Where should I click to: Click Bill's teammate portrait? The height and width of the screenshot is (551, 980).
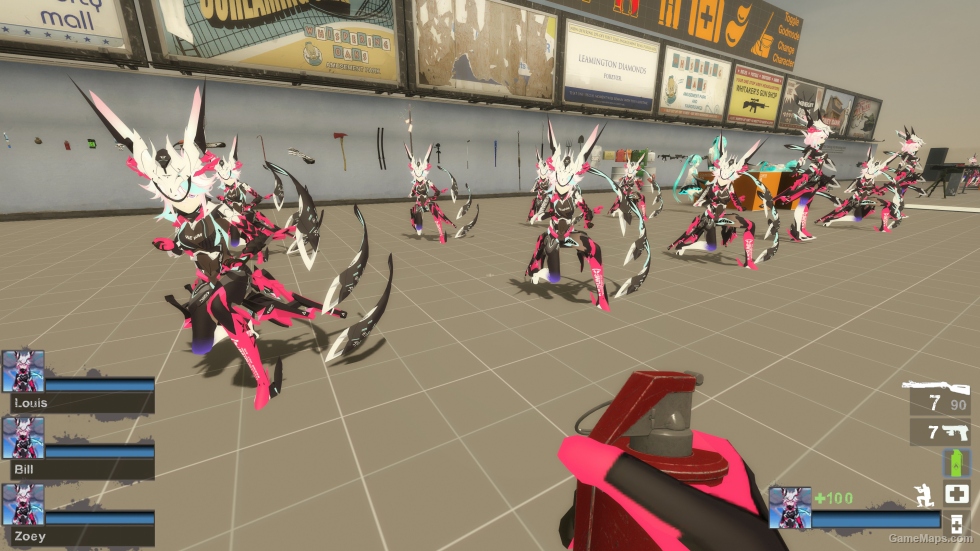23,438
